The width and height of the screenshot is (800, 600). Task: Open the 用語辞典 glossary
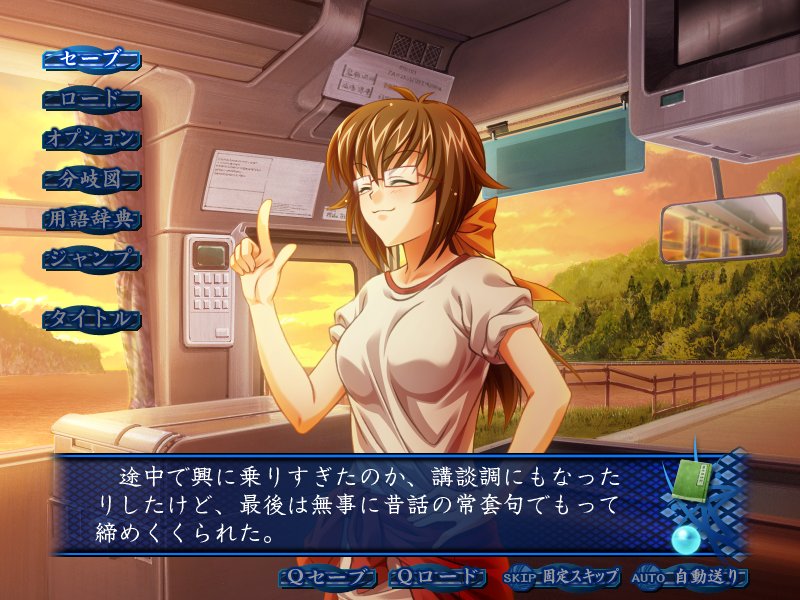click(92, 219)
